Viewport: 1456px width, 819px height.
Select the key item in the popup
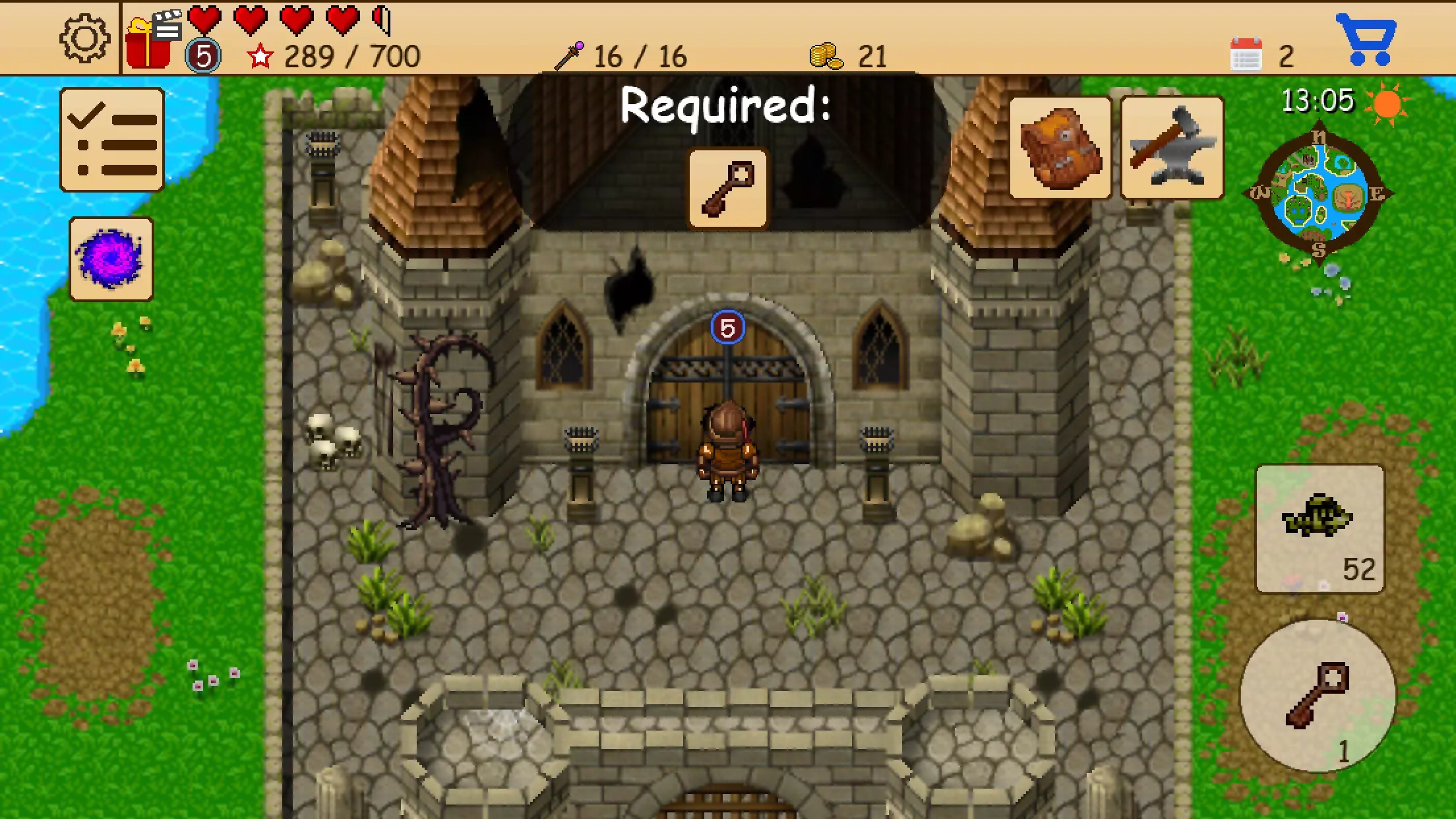click(727, 189)
